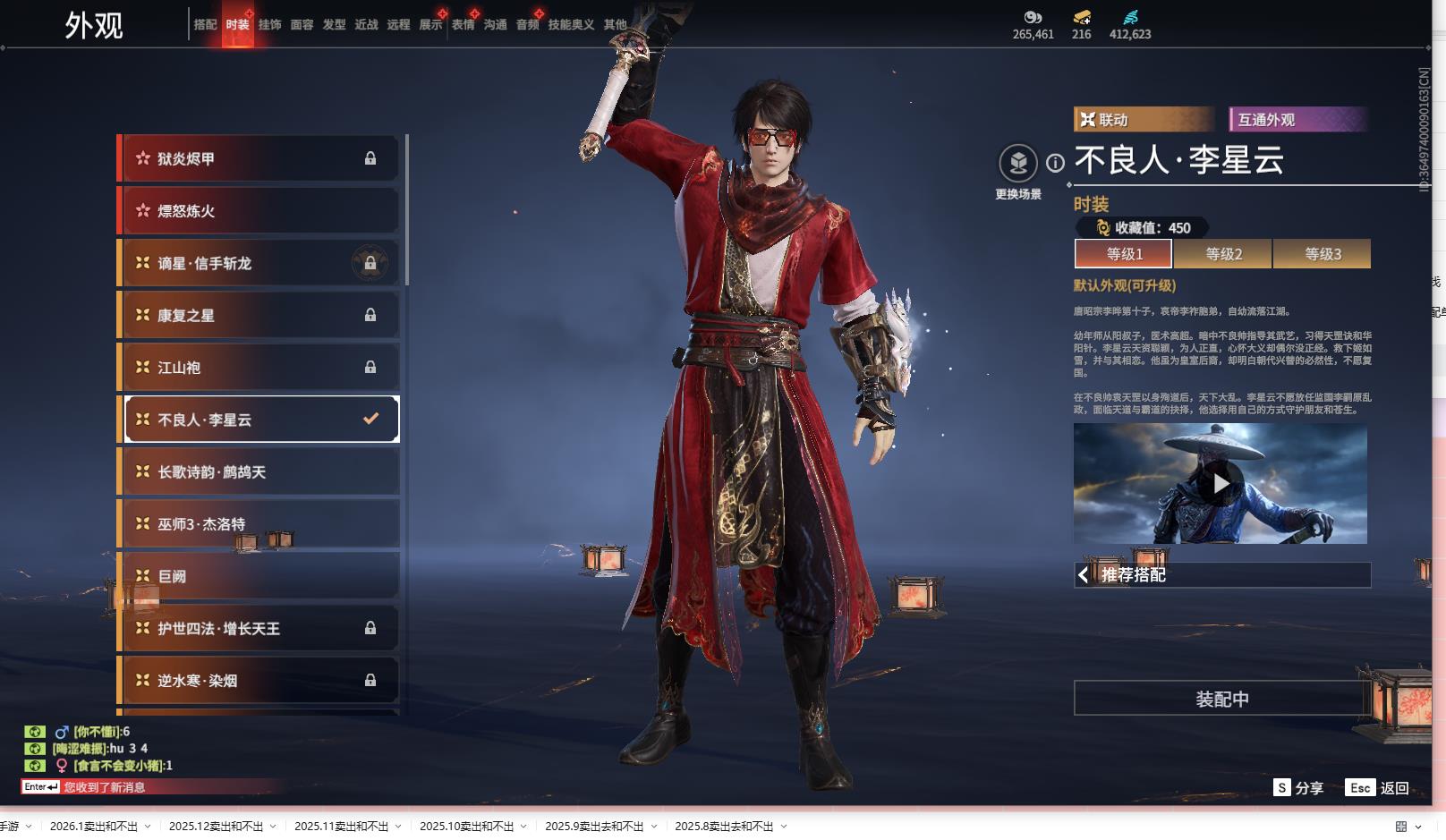Open the 技能奥义 tab
Viewport: 1446px width, 840px height.
(571, 25)
